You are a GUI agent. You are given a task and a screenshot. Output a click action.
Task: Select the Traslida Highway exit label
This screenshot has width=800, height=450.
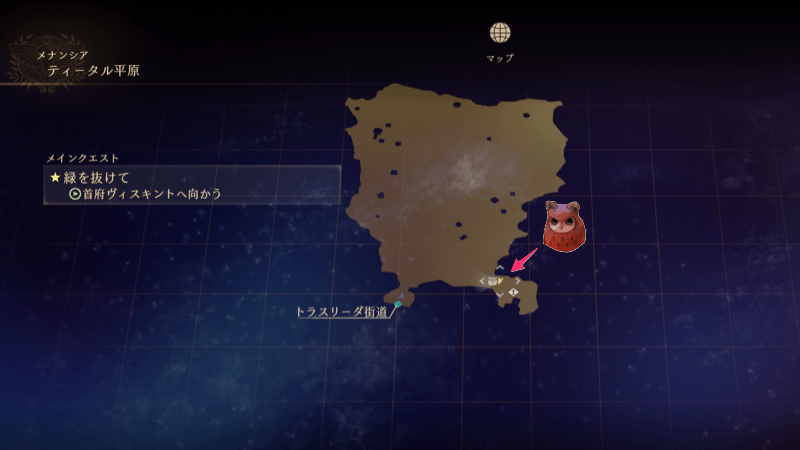(344, 311)
